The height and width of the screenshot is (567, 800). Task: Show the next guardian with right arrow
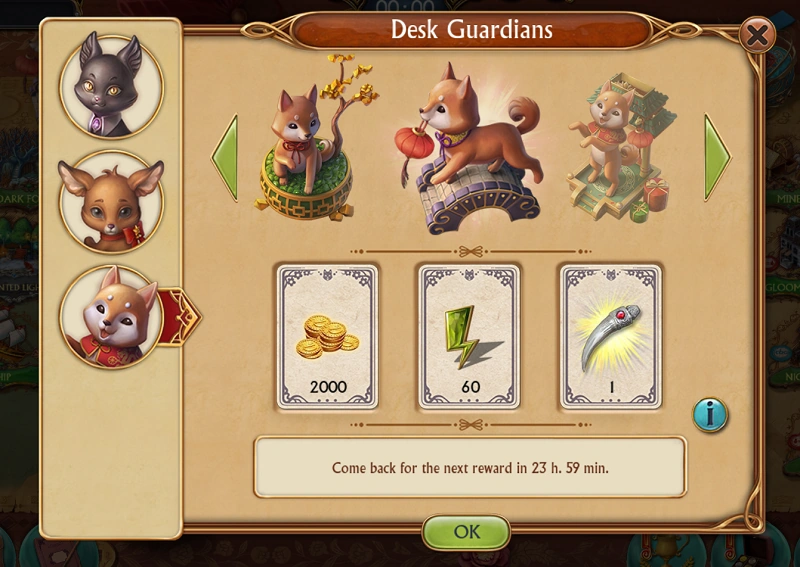coord(716,157)
